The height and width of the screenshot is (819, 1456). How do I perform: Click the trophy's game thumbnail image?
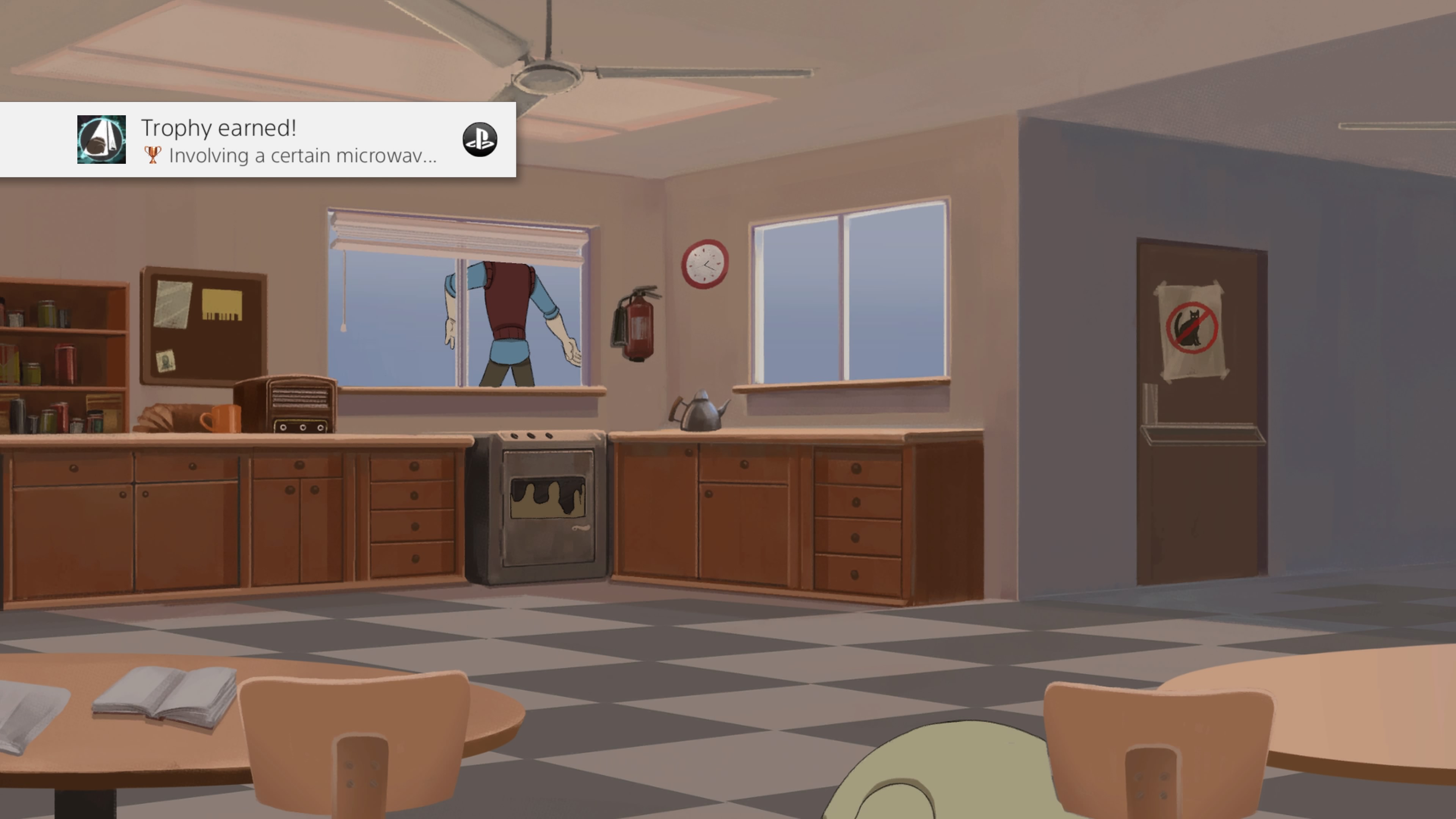101,140
